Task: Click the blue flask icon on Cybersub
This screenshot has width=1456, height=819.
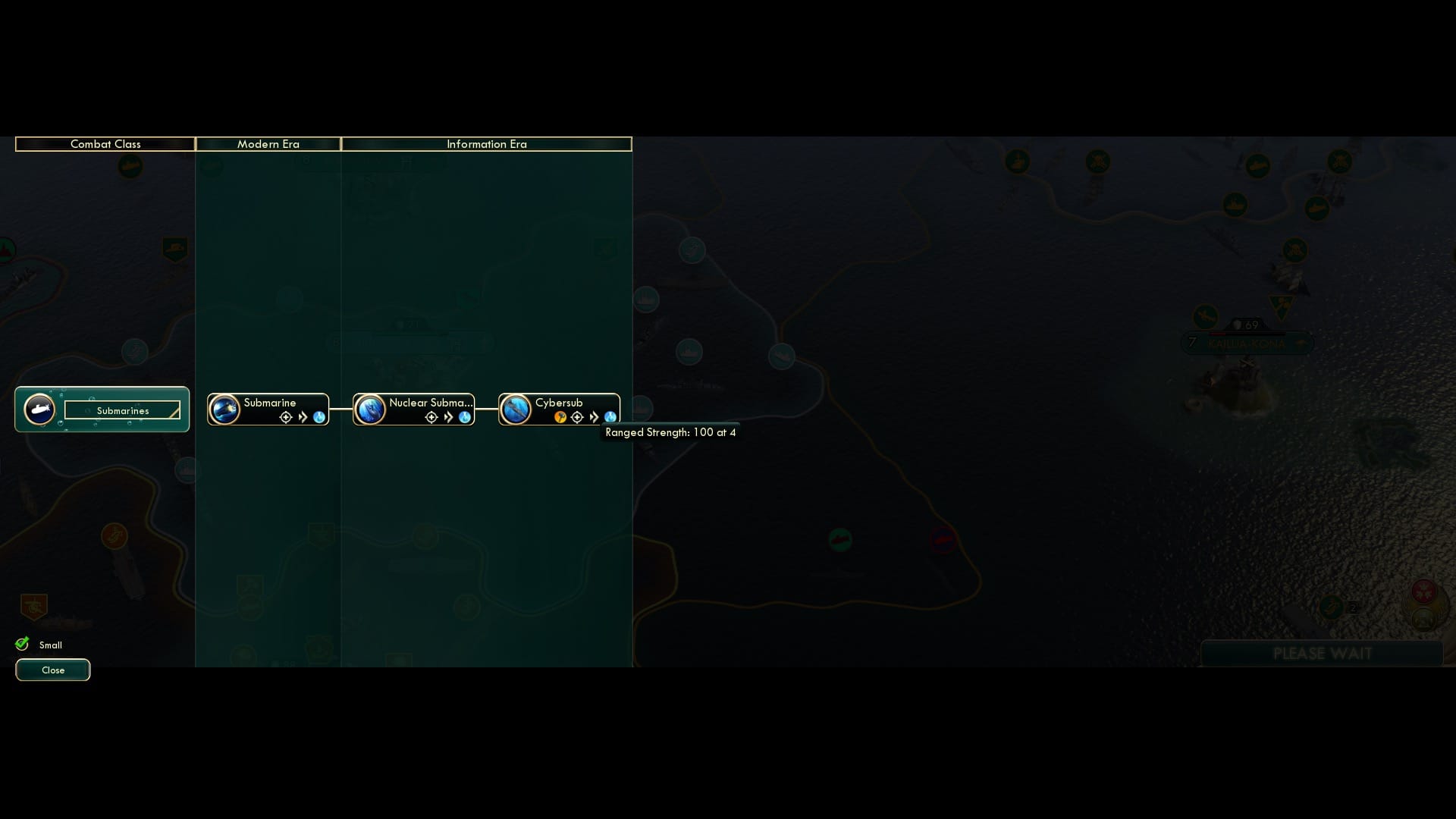Action: click(x=611, y=417)
